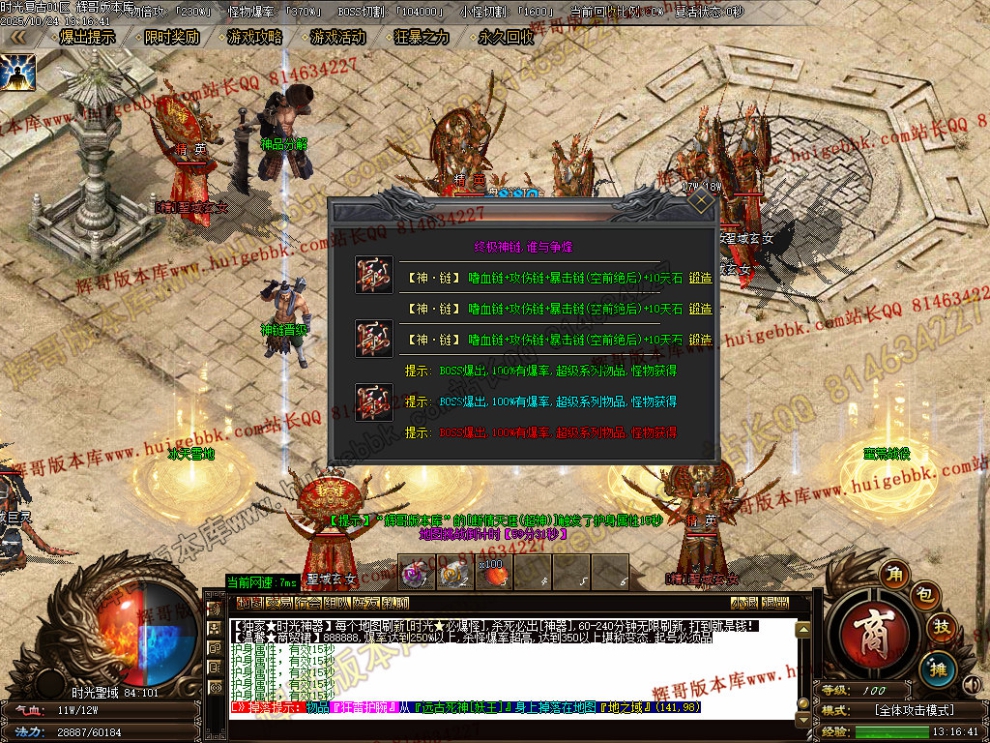990x743 pixels.
Task: Use the purple orb hotbar item
Action: [417, 573]
